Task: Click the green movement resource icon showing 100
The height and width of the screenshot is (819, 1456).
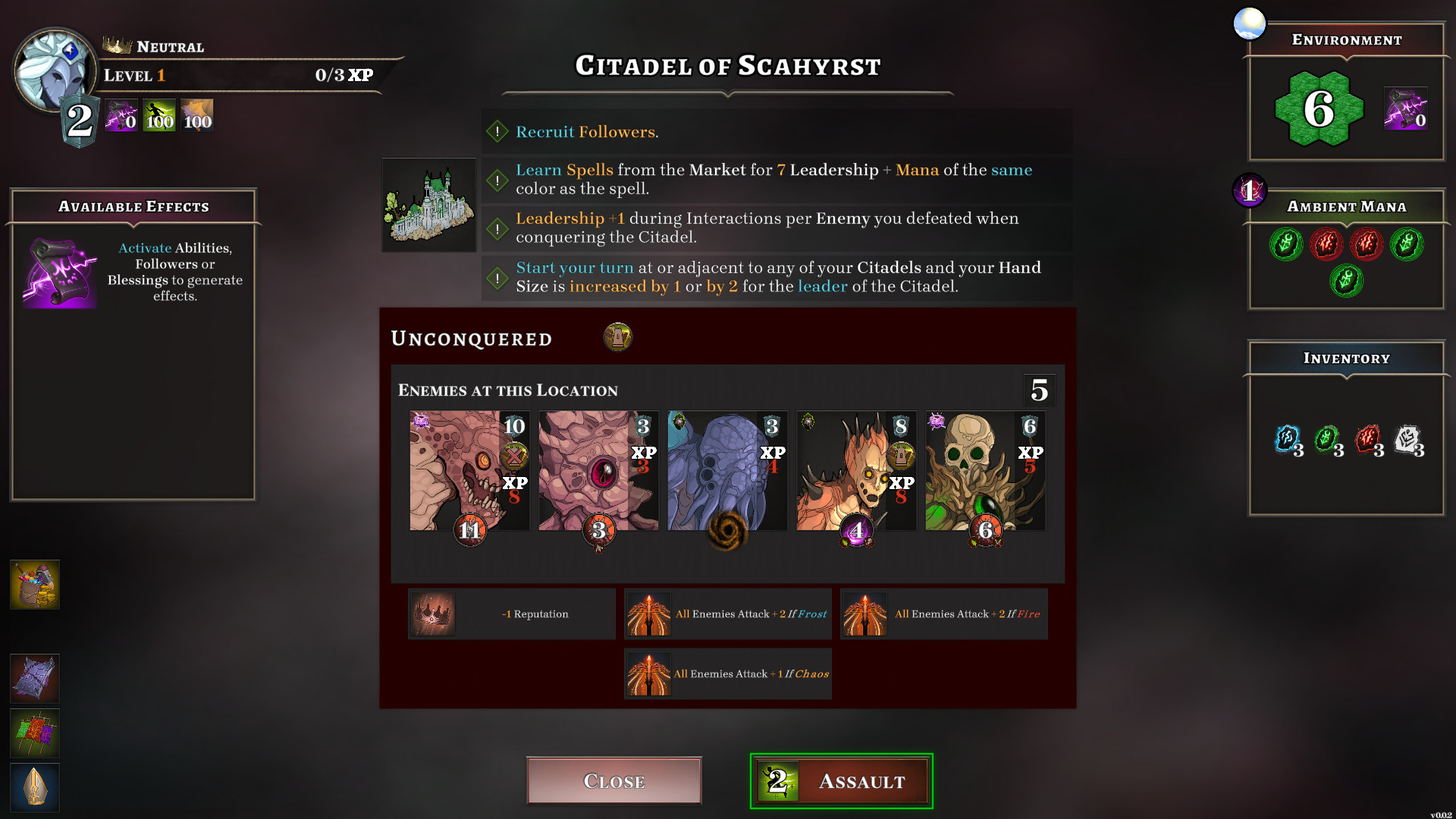Action: (x=158, y=115)
